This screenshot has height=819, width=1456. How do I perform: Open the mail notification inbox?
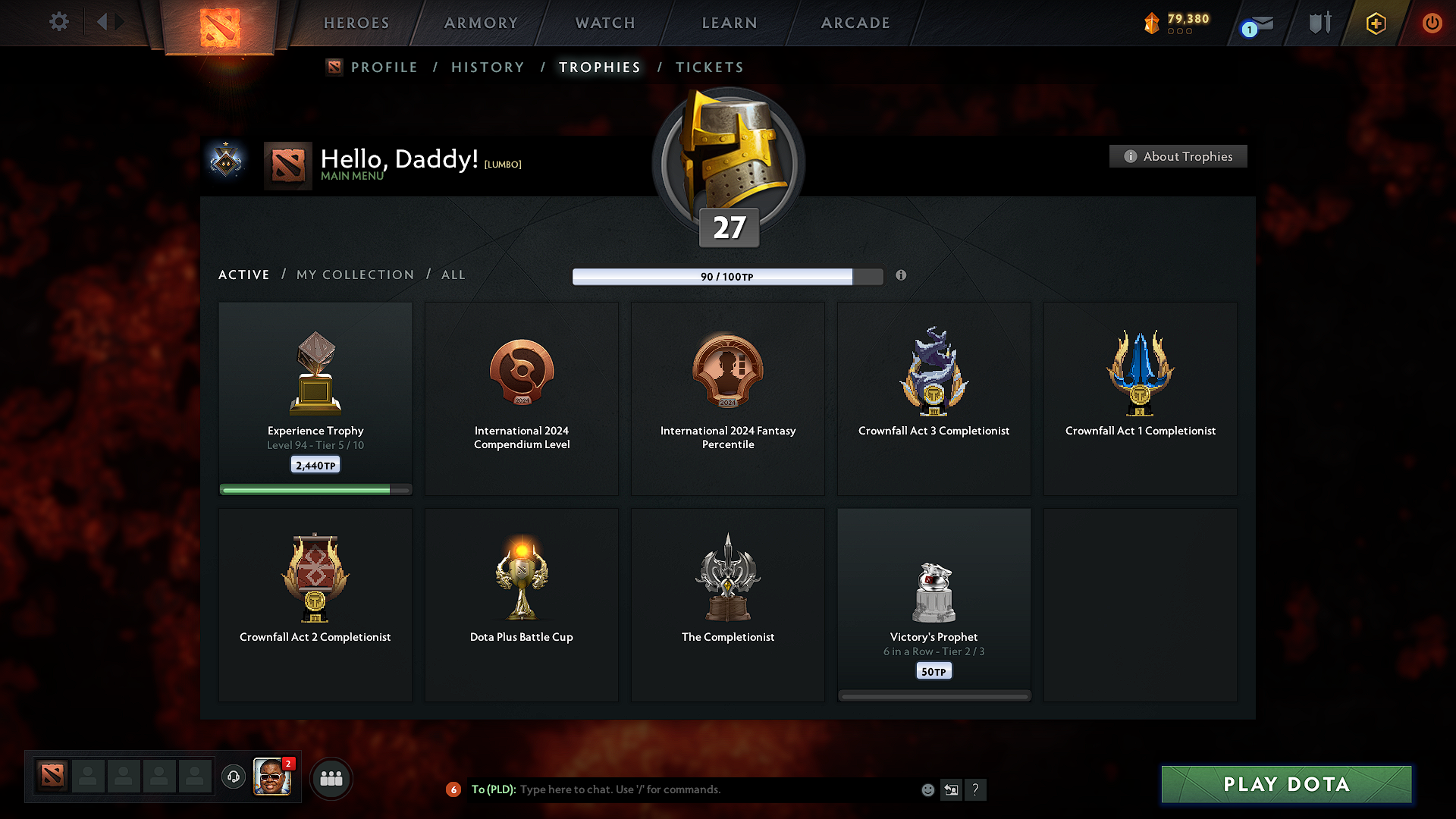1257,23
